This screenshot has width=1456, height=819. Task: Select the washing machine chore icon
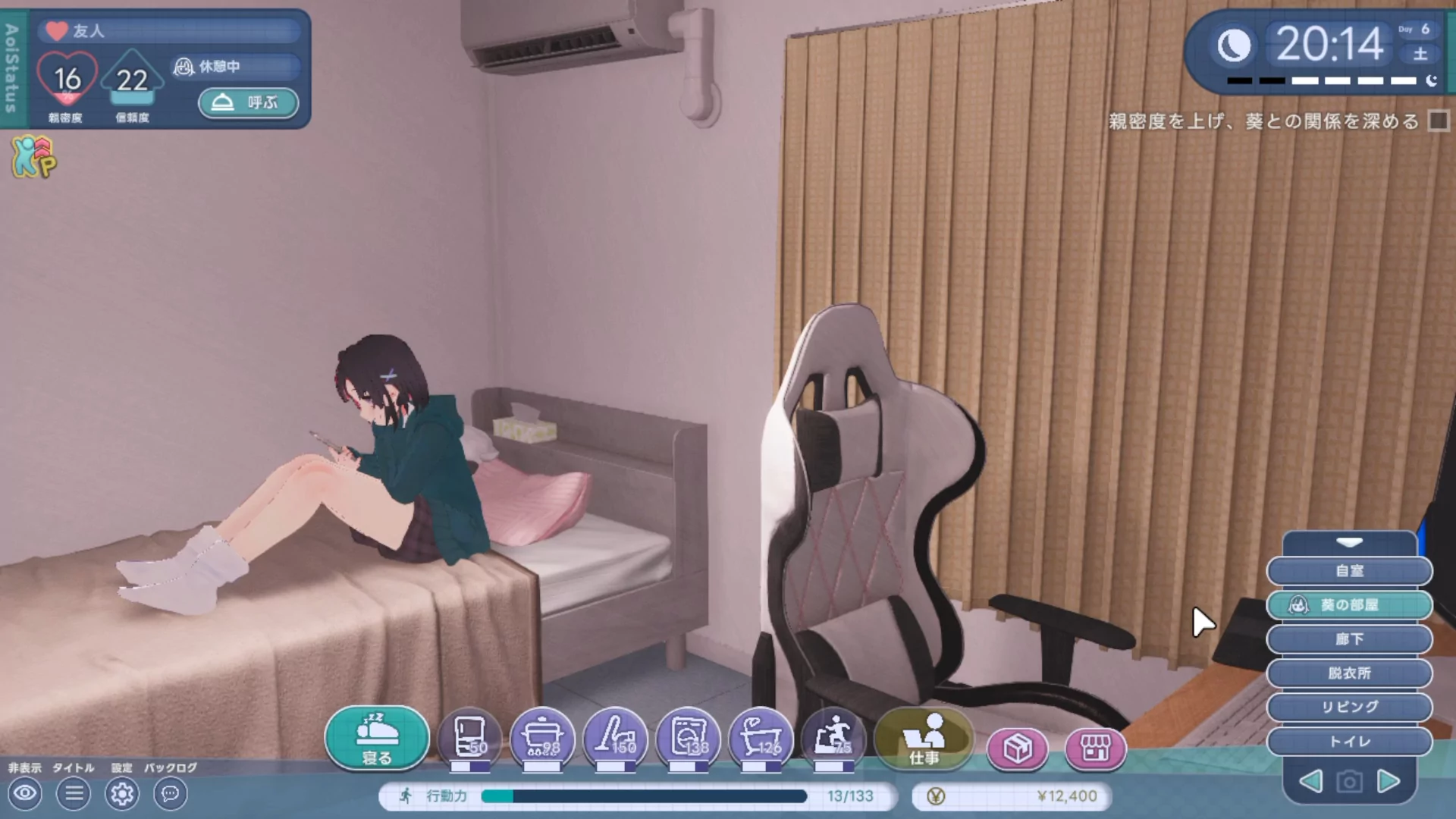pos(688,738)
